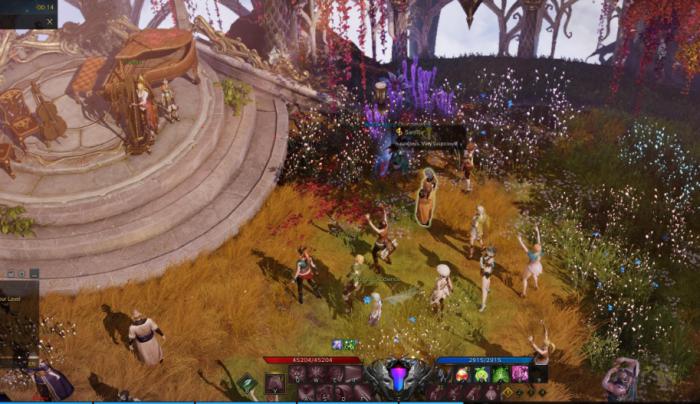Use the light green flower item
Screen dimensions: 700x404
pyautogui.click(x=481, y=375)
